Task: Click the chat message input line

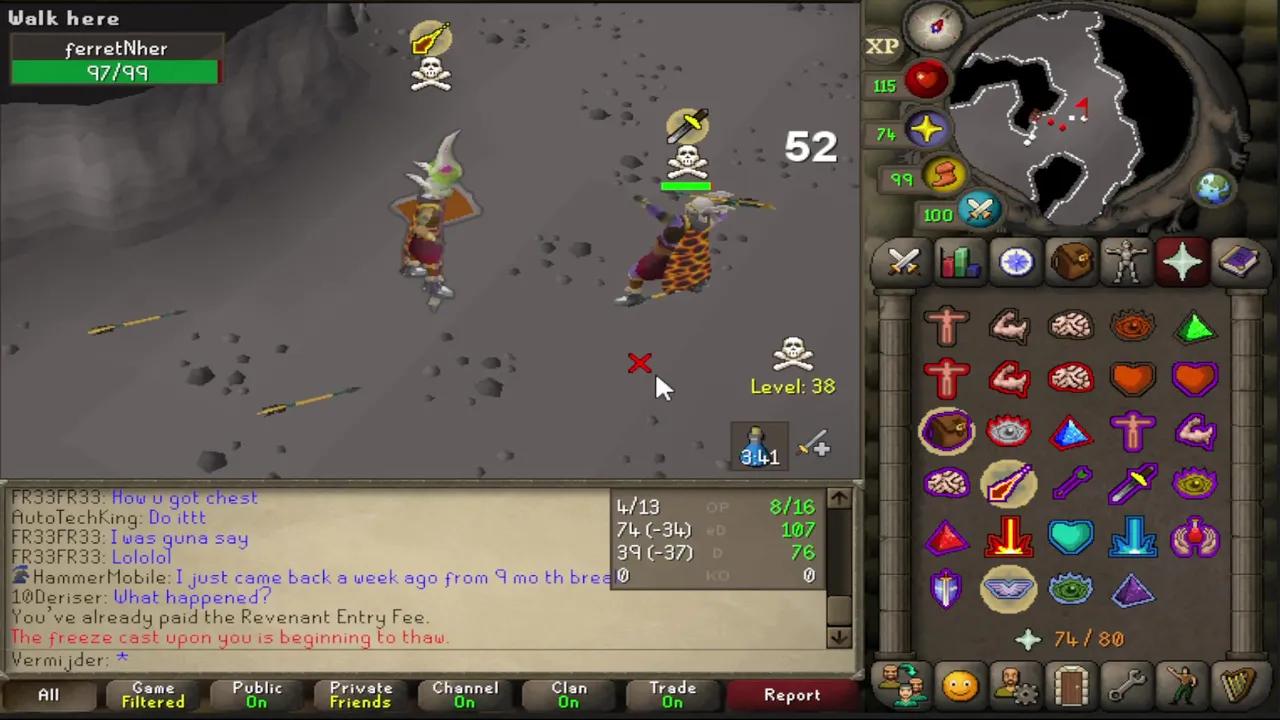Action: click(x=200, y=660)
